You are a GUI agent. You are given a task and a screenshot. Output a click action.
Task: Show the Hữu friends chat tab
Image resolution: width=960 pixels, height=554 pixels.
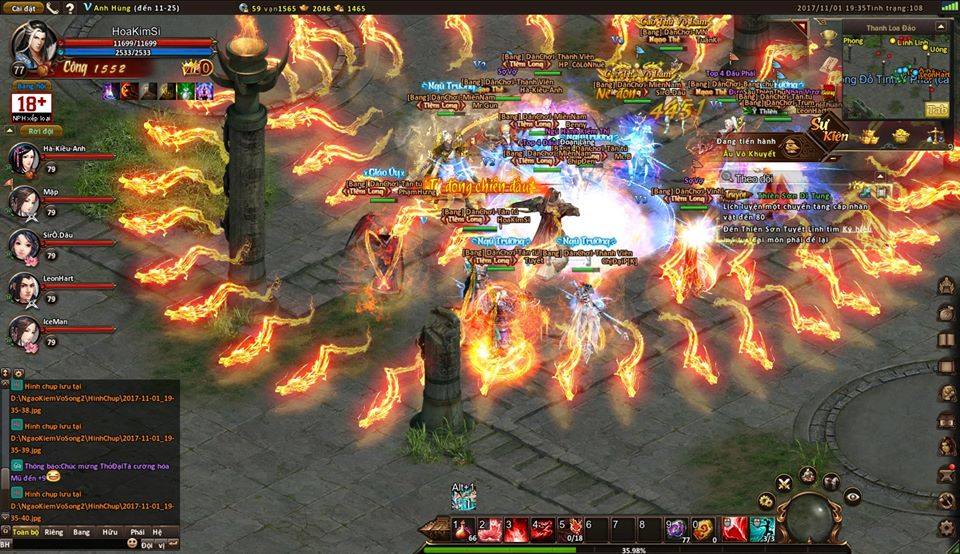click(x=110, y=533)
